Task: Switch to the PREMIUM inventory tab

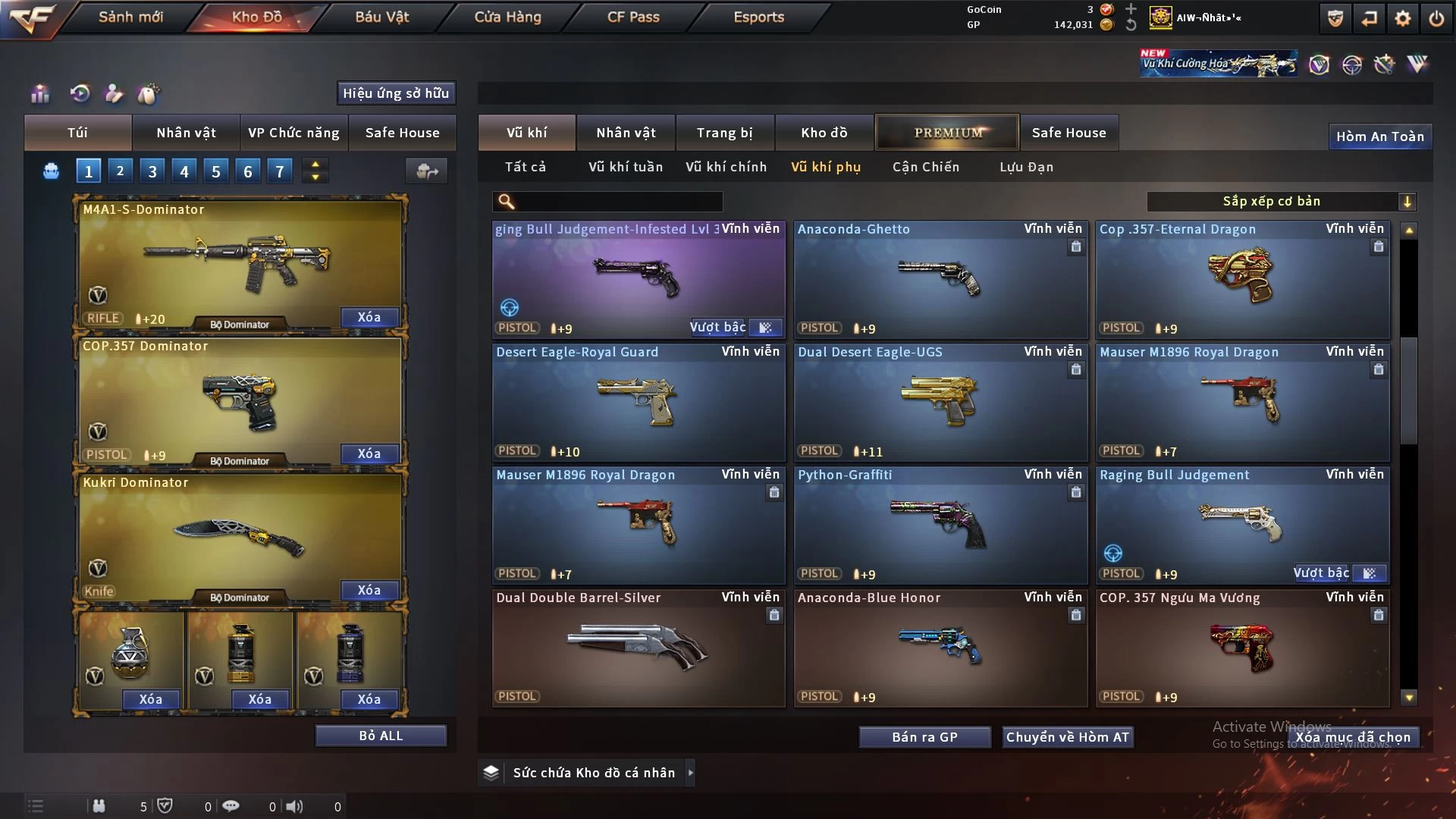Action: [x=948, y=133]
